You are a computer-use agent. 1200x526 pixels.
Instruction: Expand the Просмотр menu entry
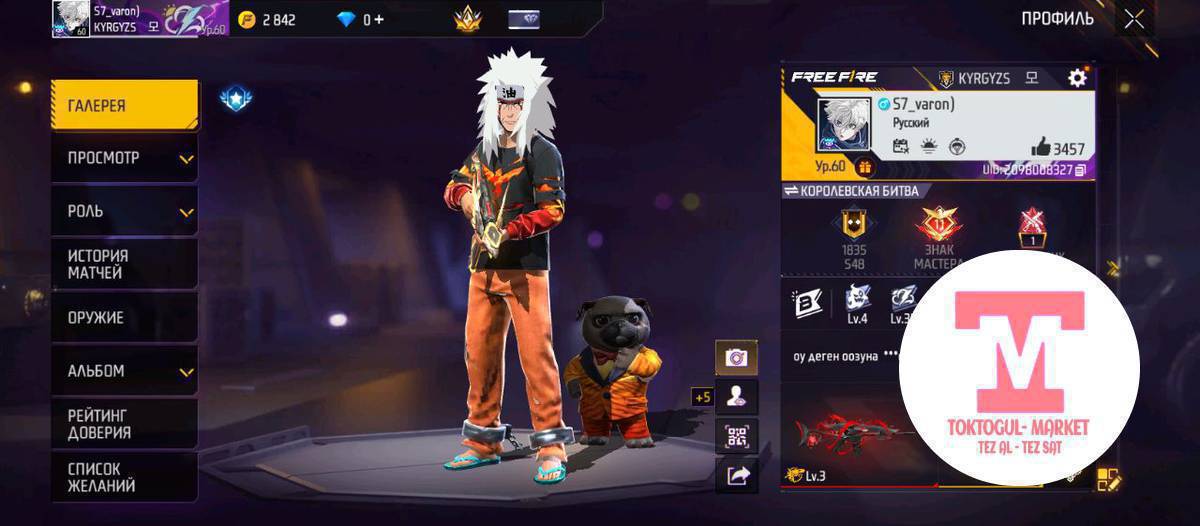click(x=124, y=159)
